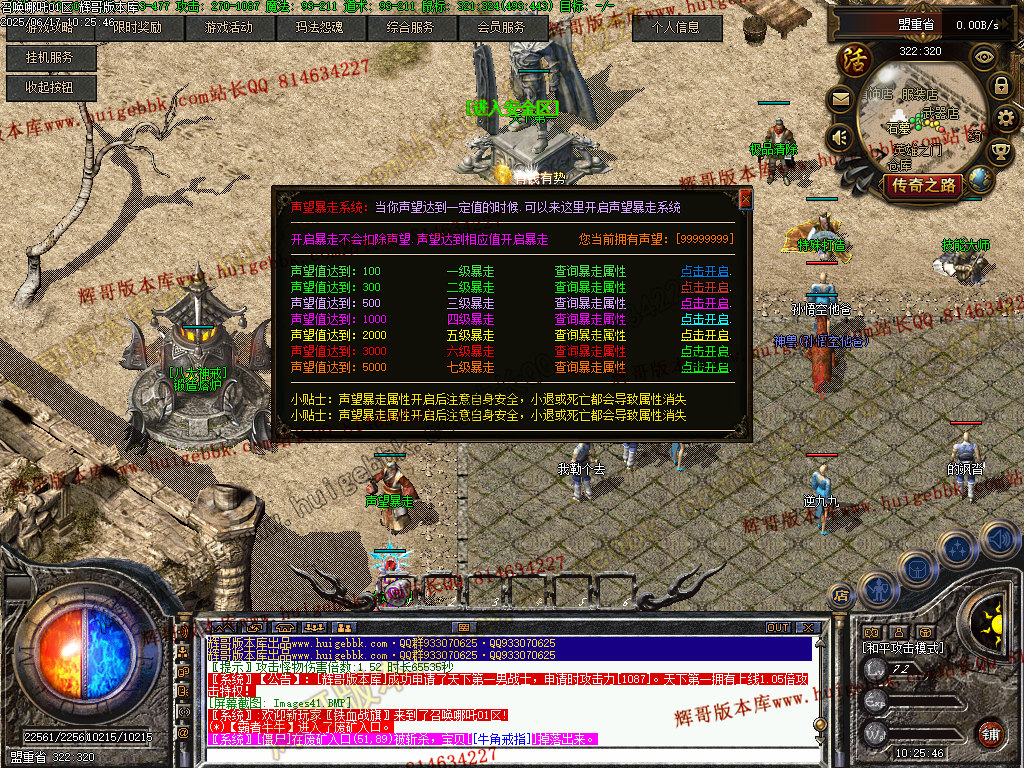Click the 传奇之路 button below the minimap

924,185
